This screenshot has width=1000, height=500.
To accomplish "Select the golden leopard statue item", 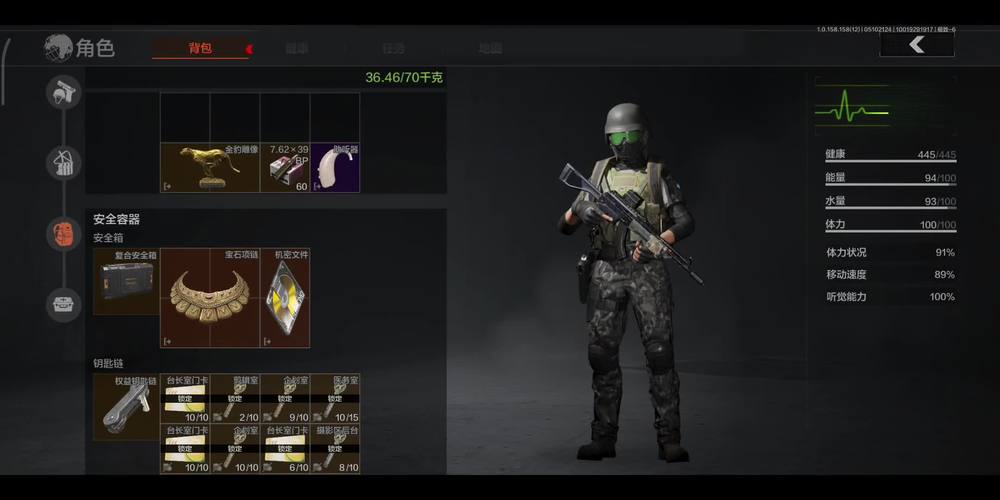I will [210, 167].
